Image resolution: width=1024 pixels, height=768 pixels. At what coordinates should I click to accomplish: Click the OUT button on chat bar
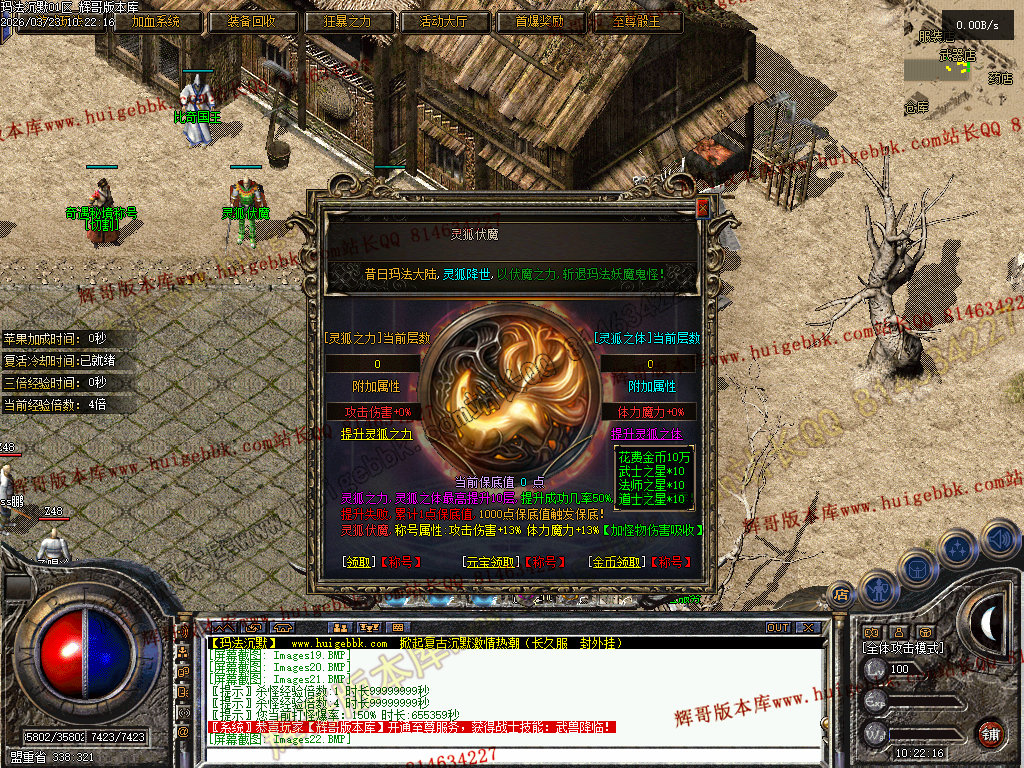[x=777, y=627]
